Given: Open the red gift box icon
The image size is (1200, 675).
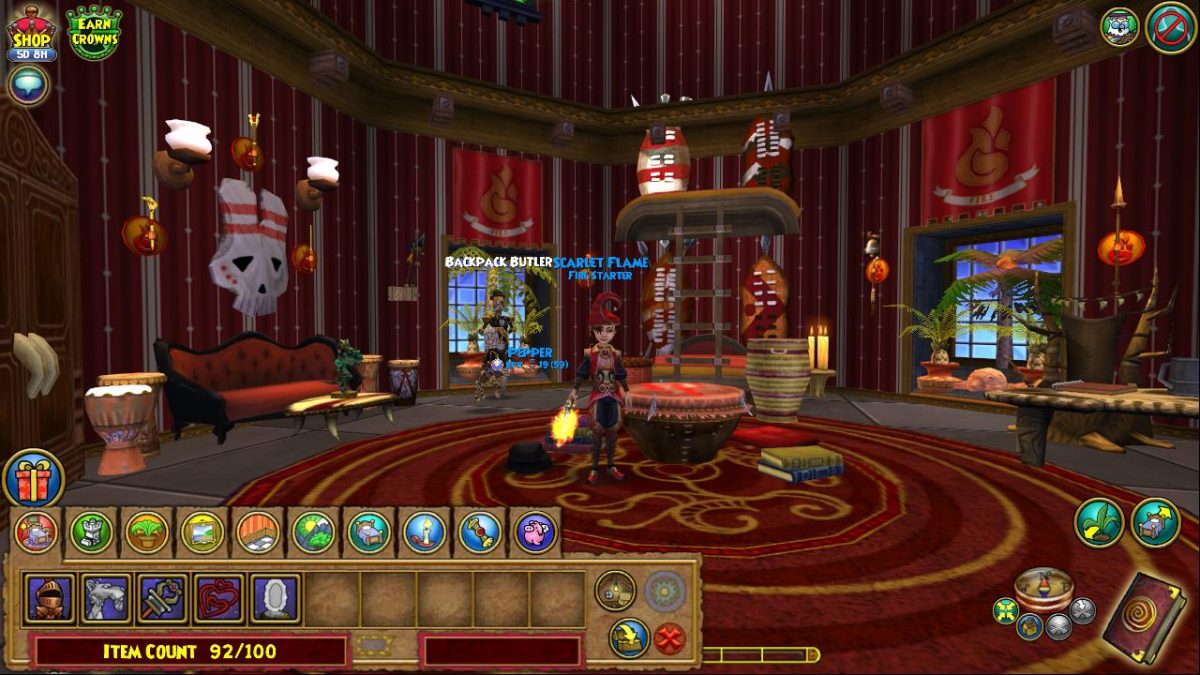Looking at the screenshot, I should click(x=34, y=479).
